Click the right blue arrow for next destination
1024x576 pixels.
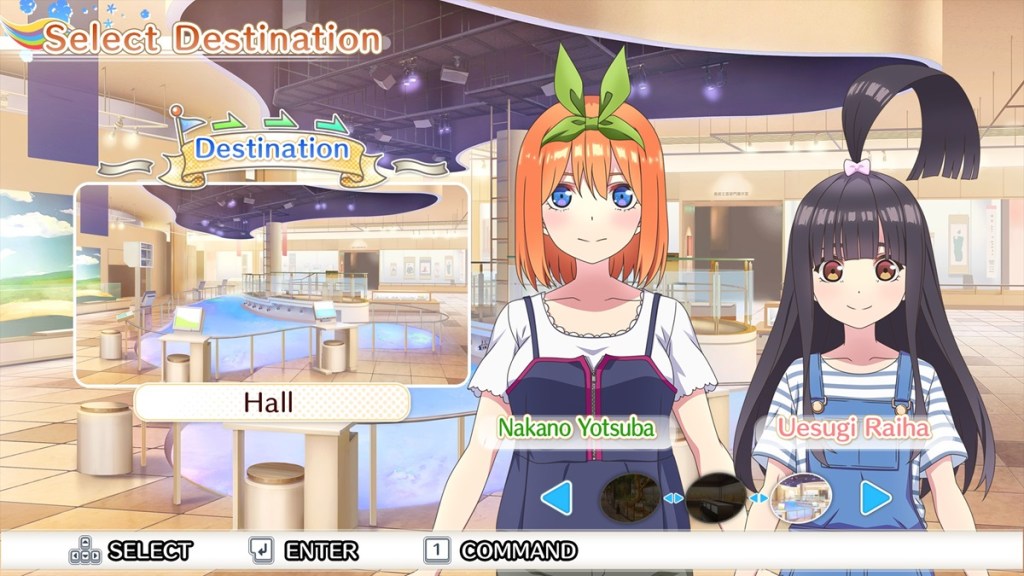click(x=876, y=497)
